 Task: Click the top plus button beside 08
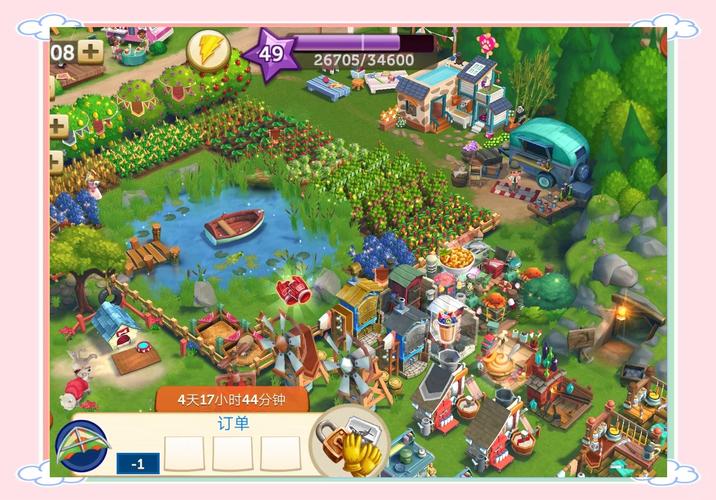(x=91, y=51)
